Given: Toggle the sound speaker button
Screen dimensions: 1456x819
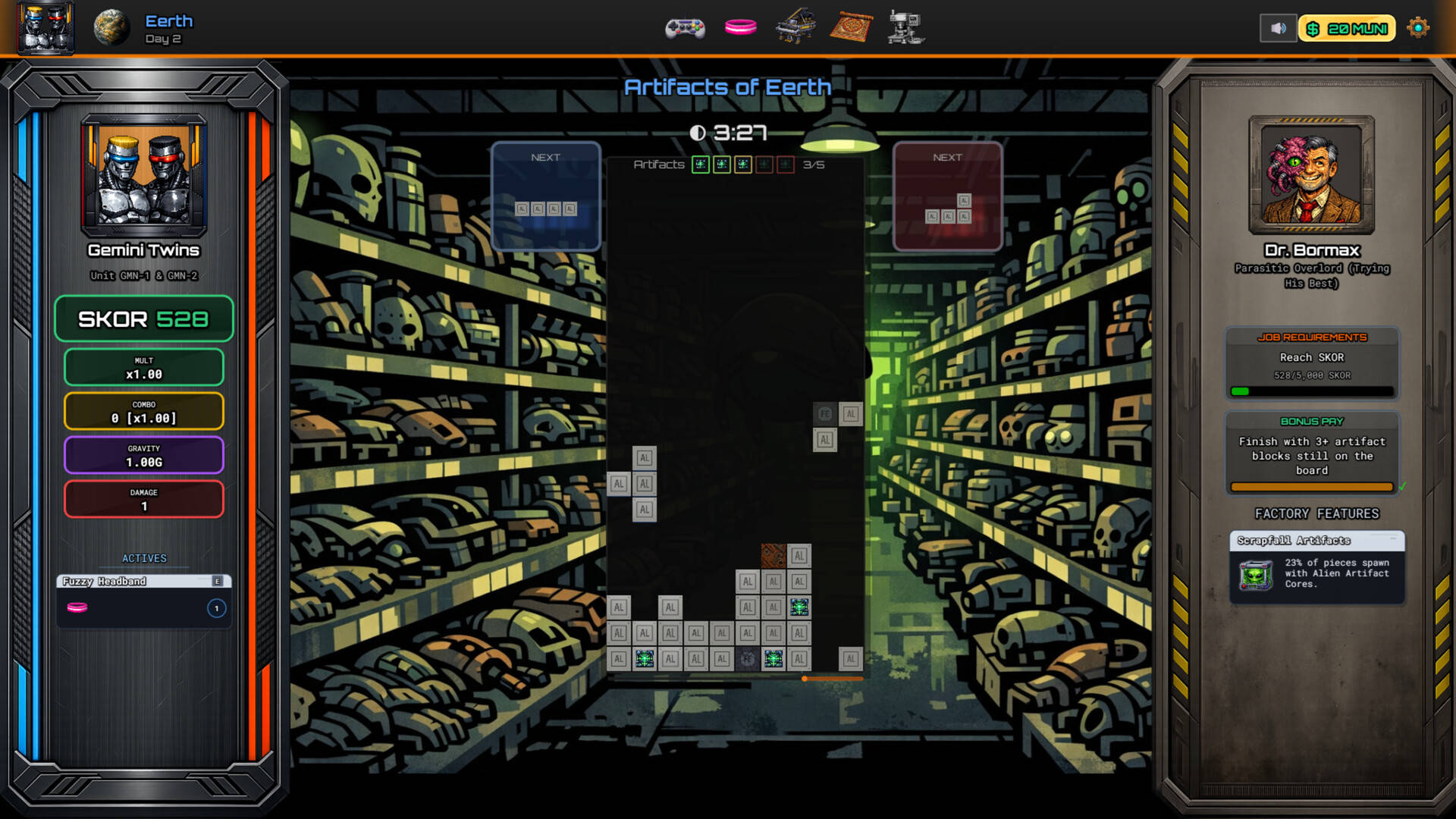Looking at the screenshot, I should point(1278,29).
